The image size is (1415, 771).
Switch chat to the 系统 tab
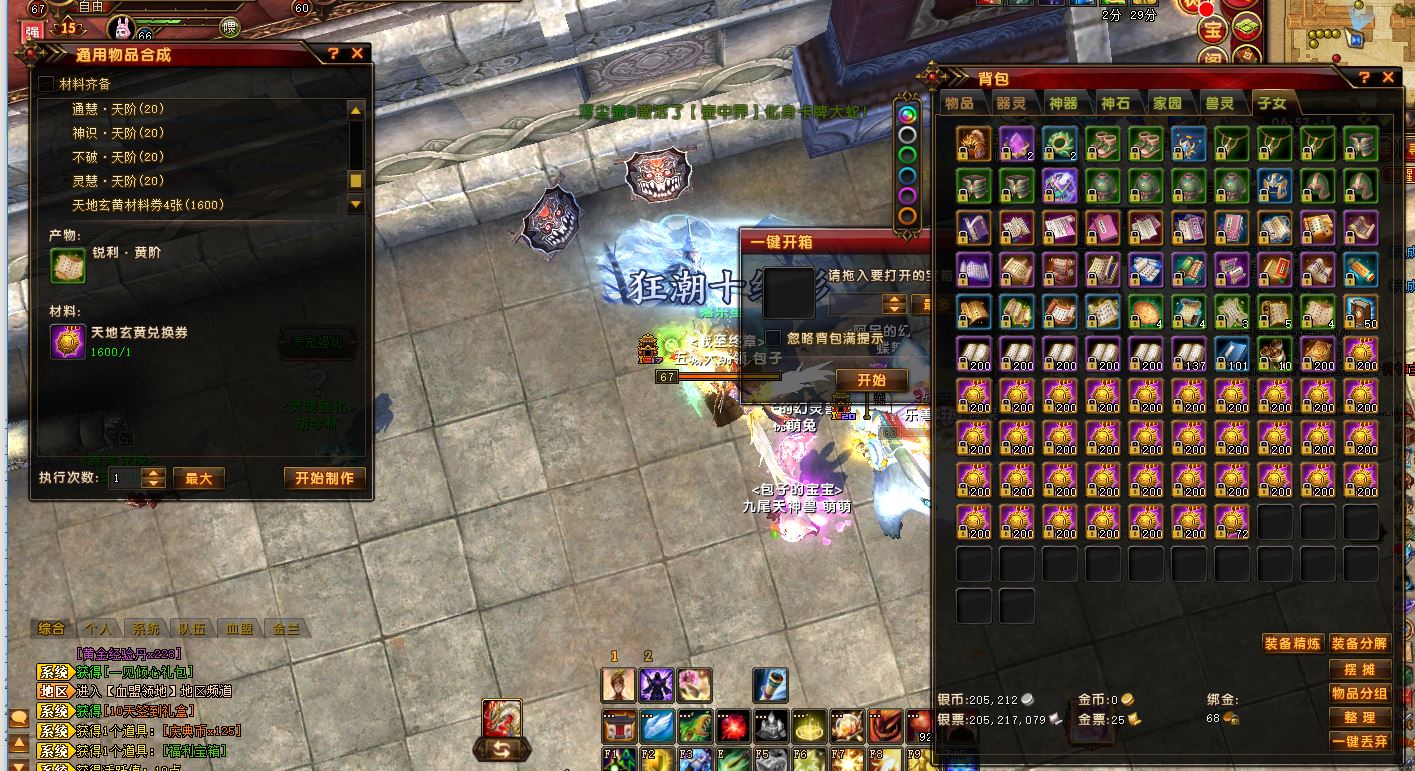tap(145, 629)
